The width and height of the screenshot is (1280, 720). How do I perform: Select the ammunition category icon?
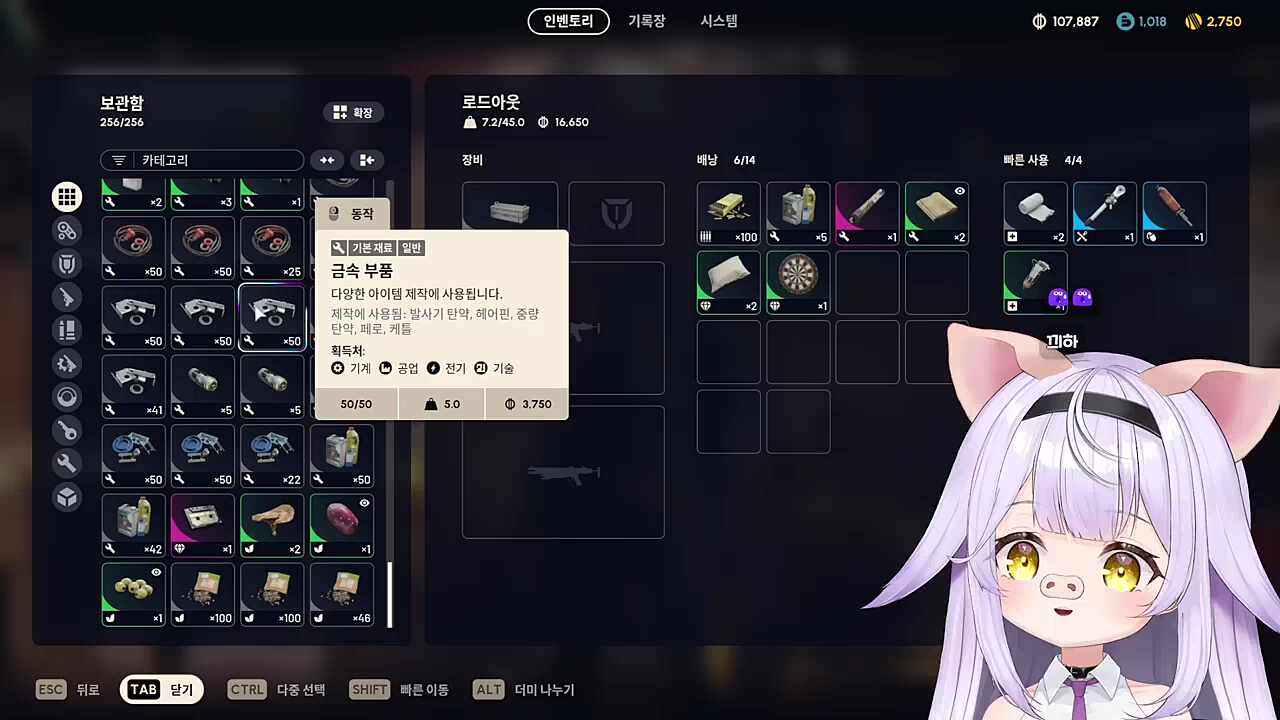tap(67, 330)
